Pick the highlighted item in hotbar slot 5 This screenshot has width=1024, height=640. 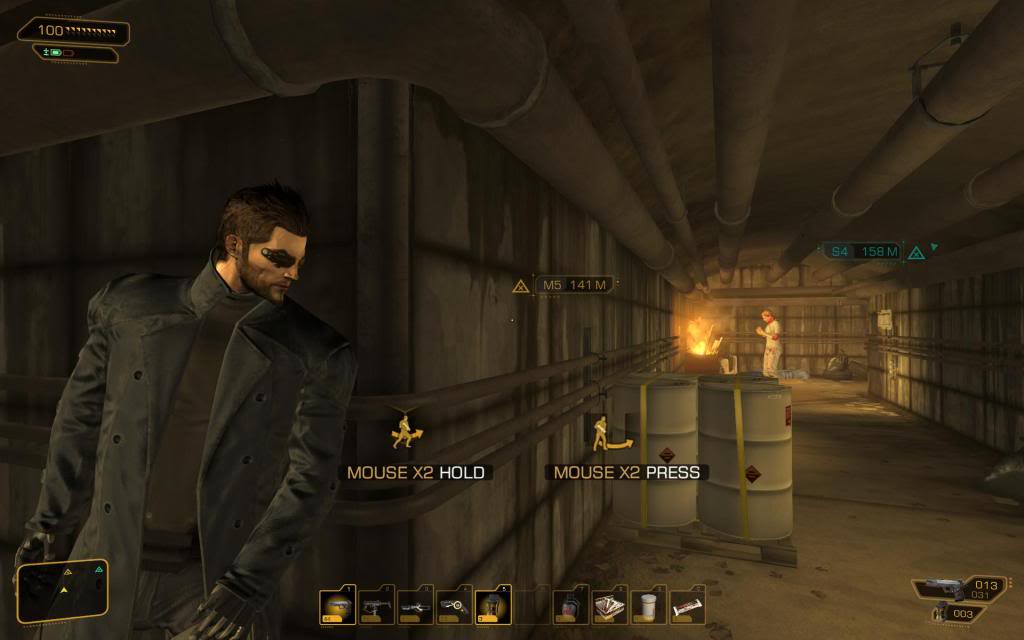(x=494, y=606)
